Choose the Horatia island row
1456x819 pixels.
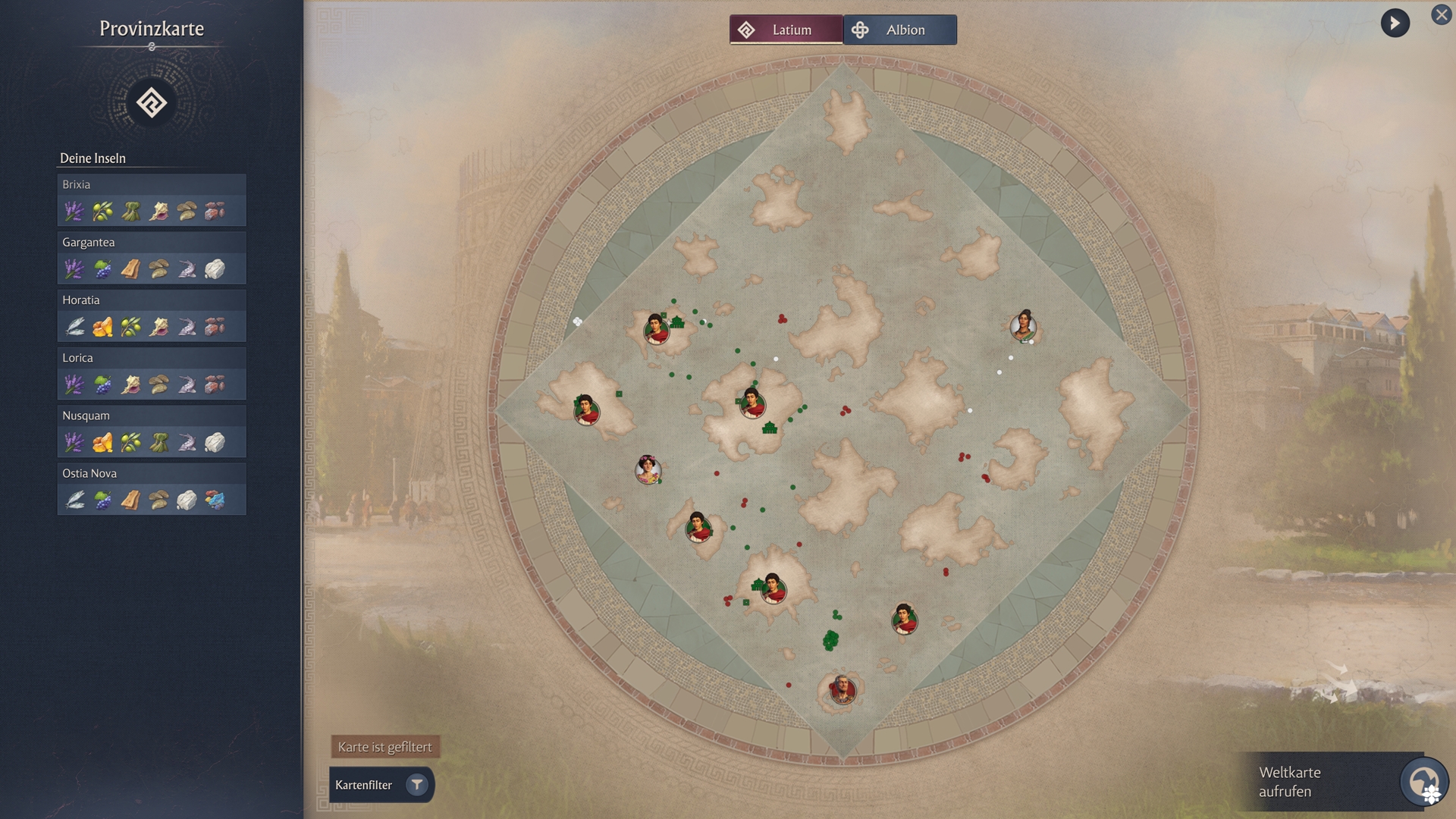(x=152, y=315)
